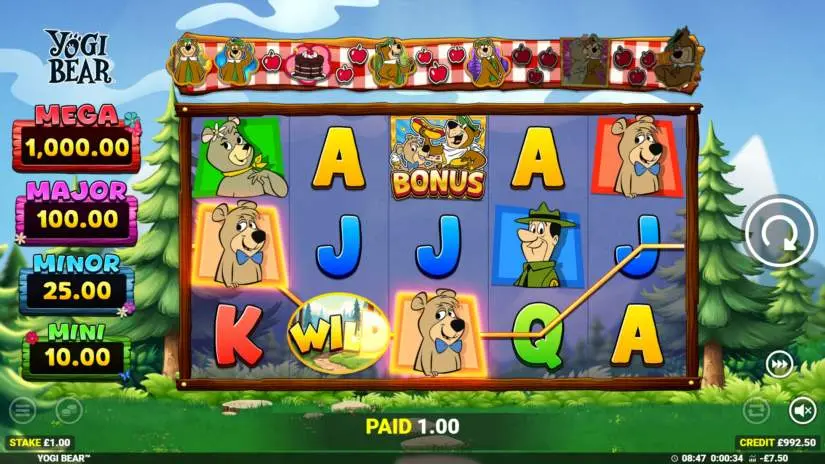Activate the turbo fast-forward button
The height and width of the screenshot is (464, 825).
[x=779, y=365]
